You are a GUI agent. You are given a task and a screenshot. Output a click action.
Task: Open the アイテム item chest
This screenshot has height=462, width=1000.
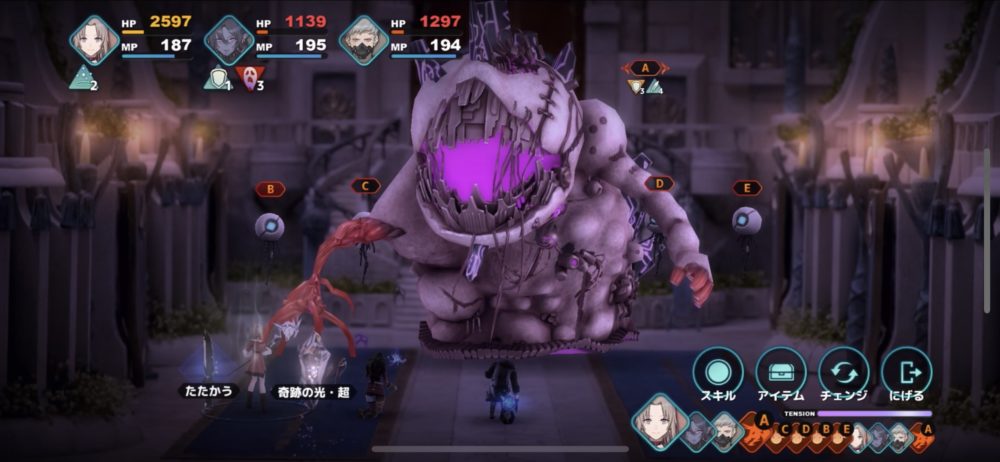click(x=781, y=371)
